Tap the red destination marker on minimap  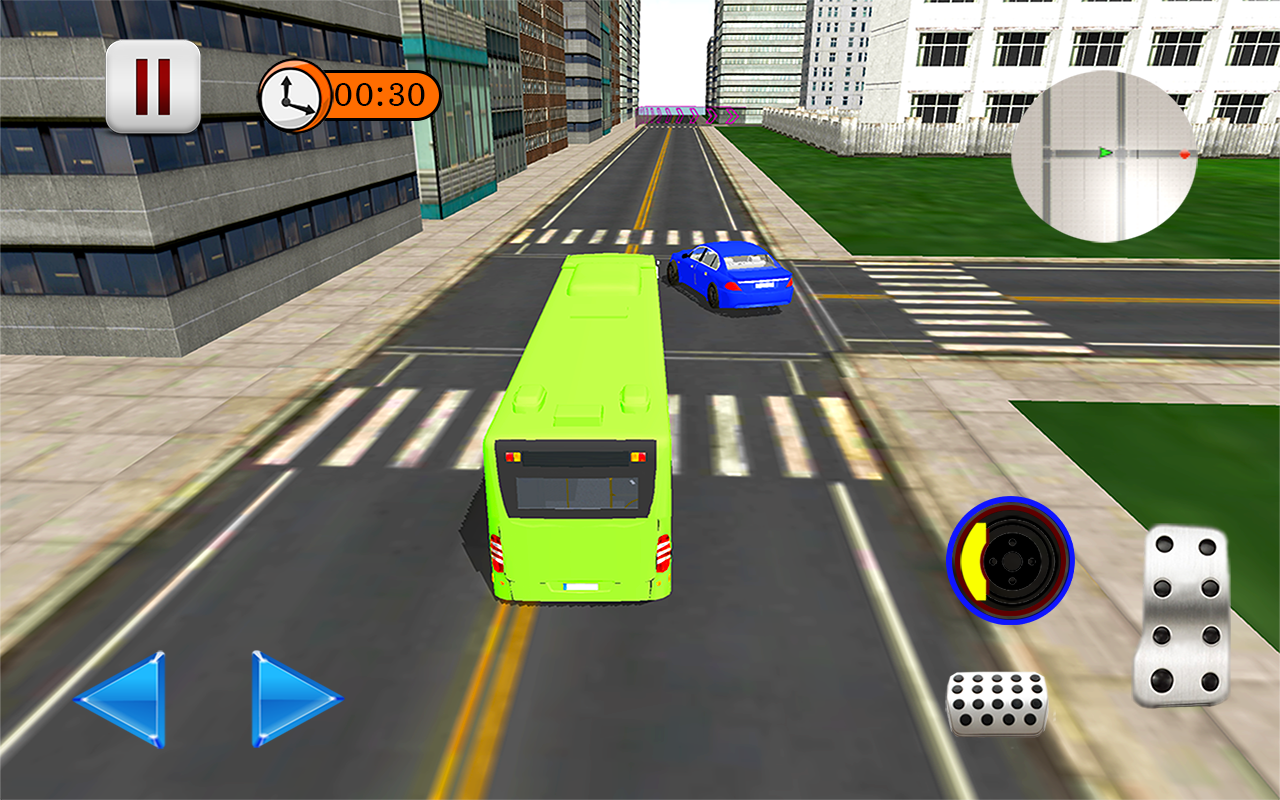(x=1183, y=155)
